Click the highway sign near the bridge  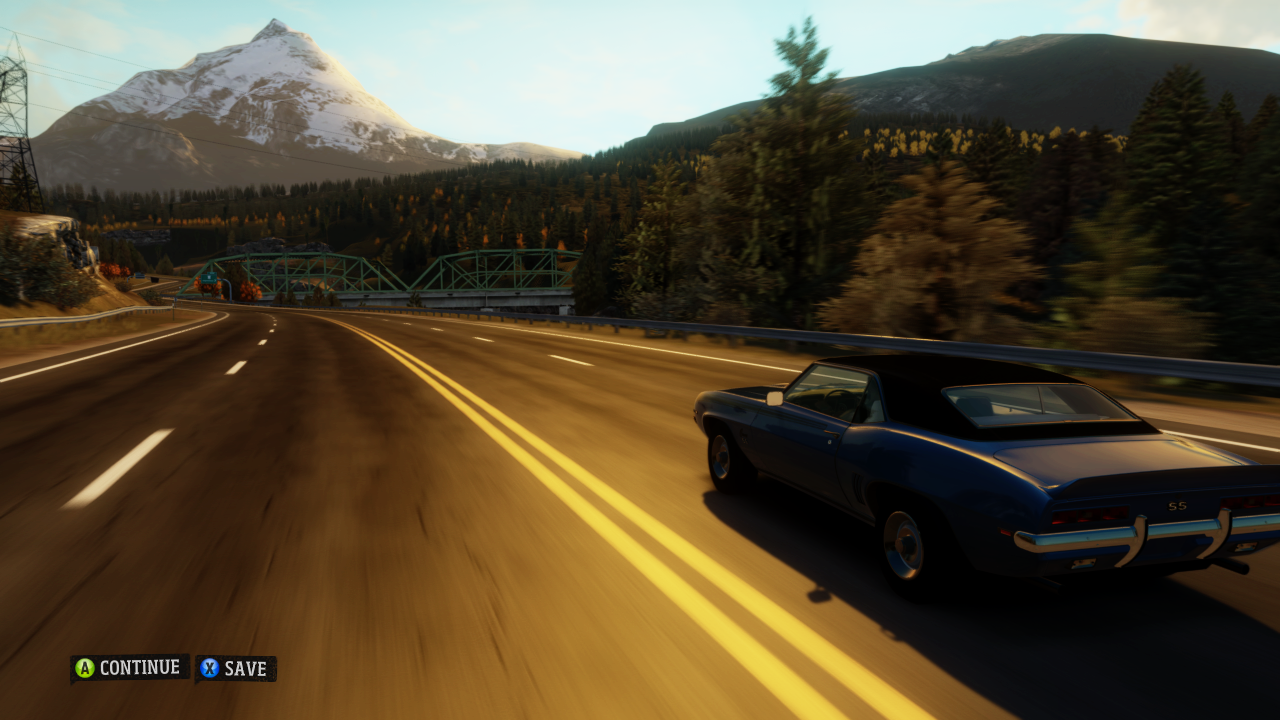(208, 277)
